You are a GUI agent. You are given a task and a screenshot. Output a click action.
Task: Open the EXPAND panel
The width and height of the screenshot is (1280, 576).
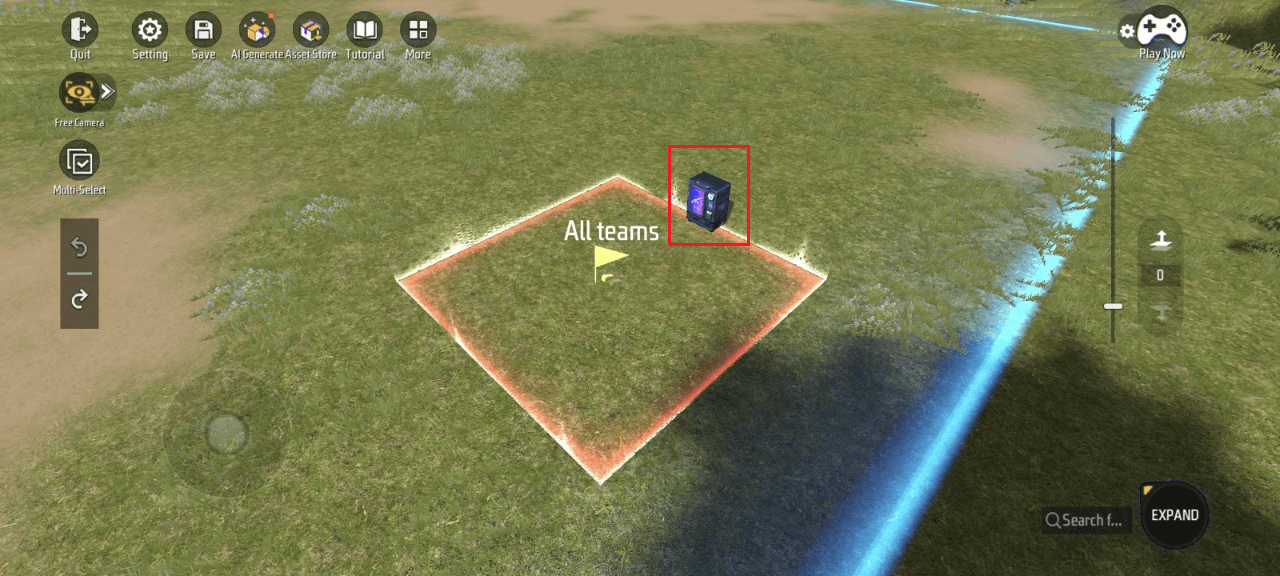point(1174,515)
